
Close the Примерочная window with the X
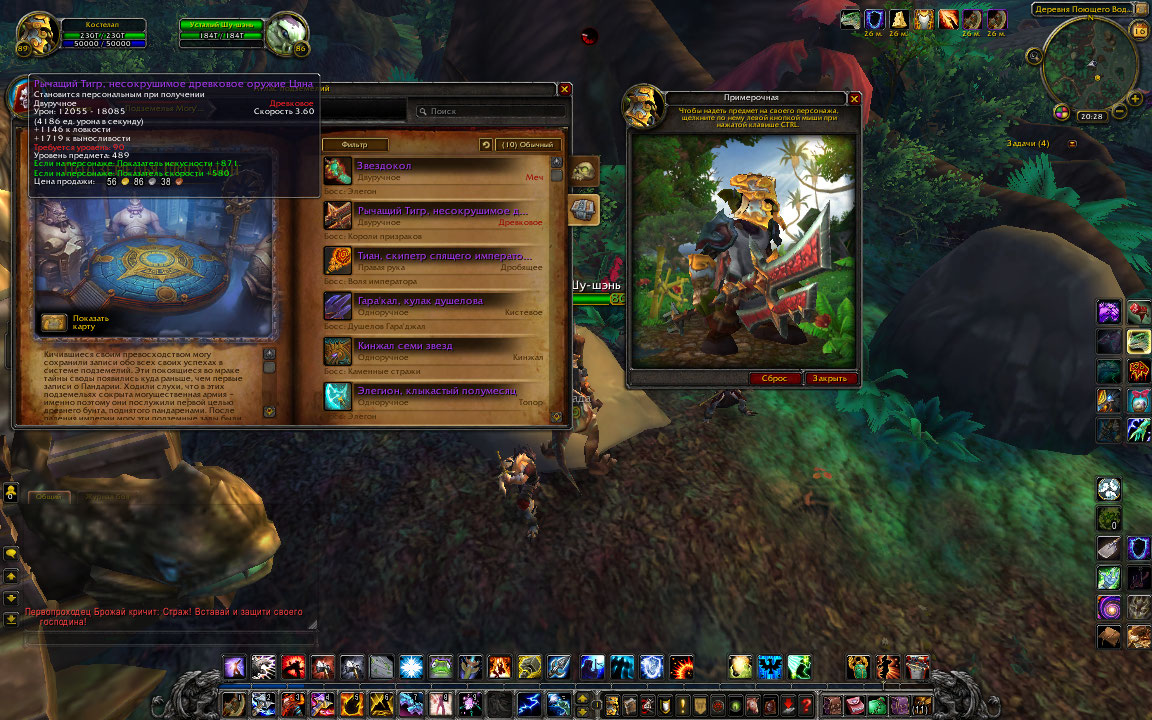[854, 98]
